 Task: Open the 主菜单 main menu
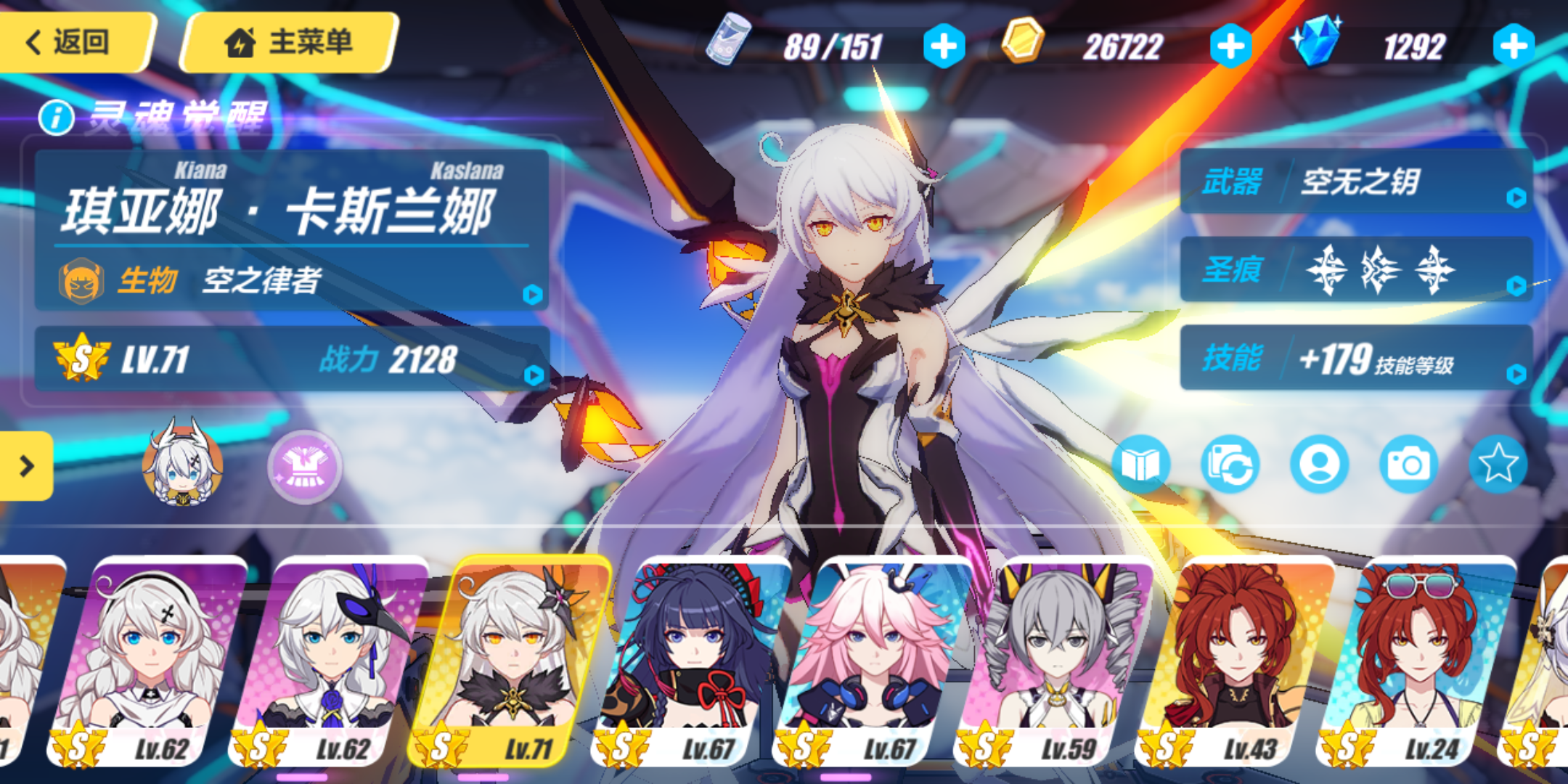289,42
